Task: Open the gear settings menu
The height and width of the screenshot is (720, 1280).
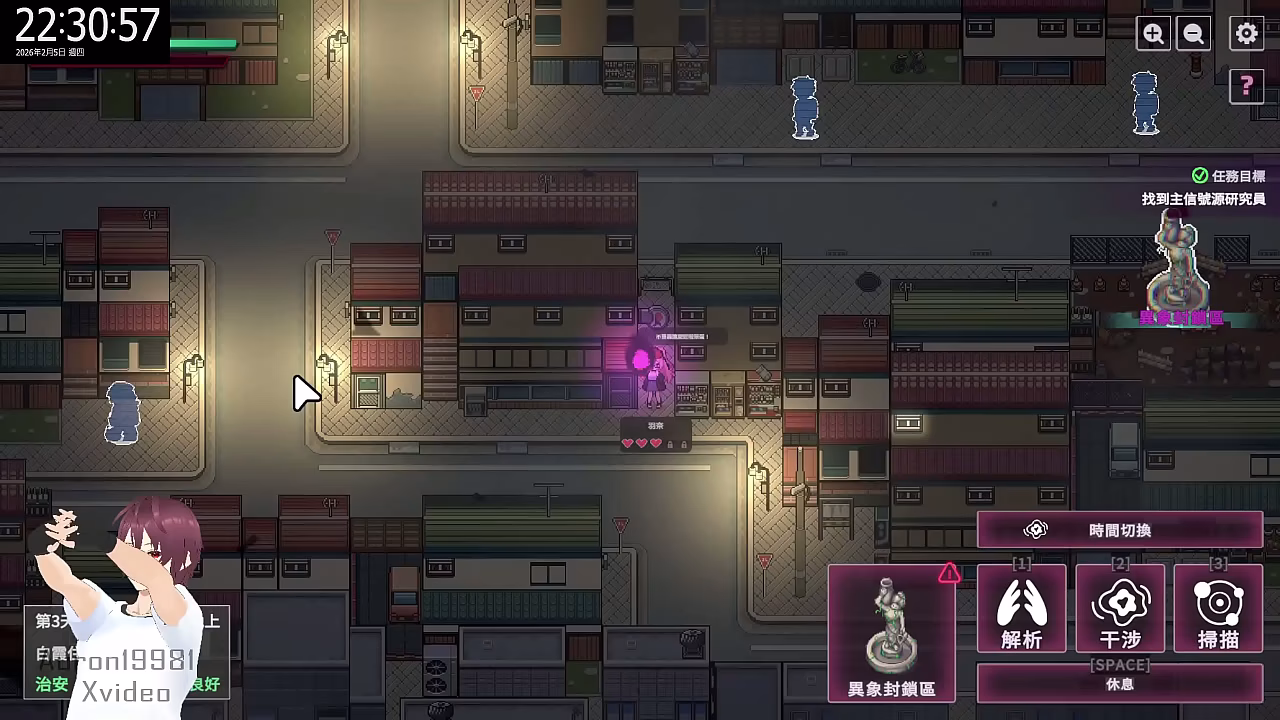Action: (1246, 34)
